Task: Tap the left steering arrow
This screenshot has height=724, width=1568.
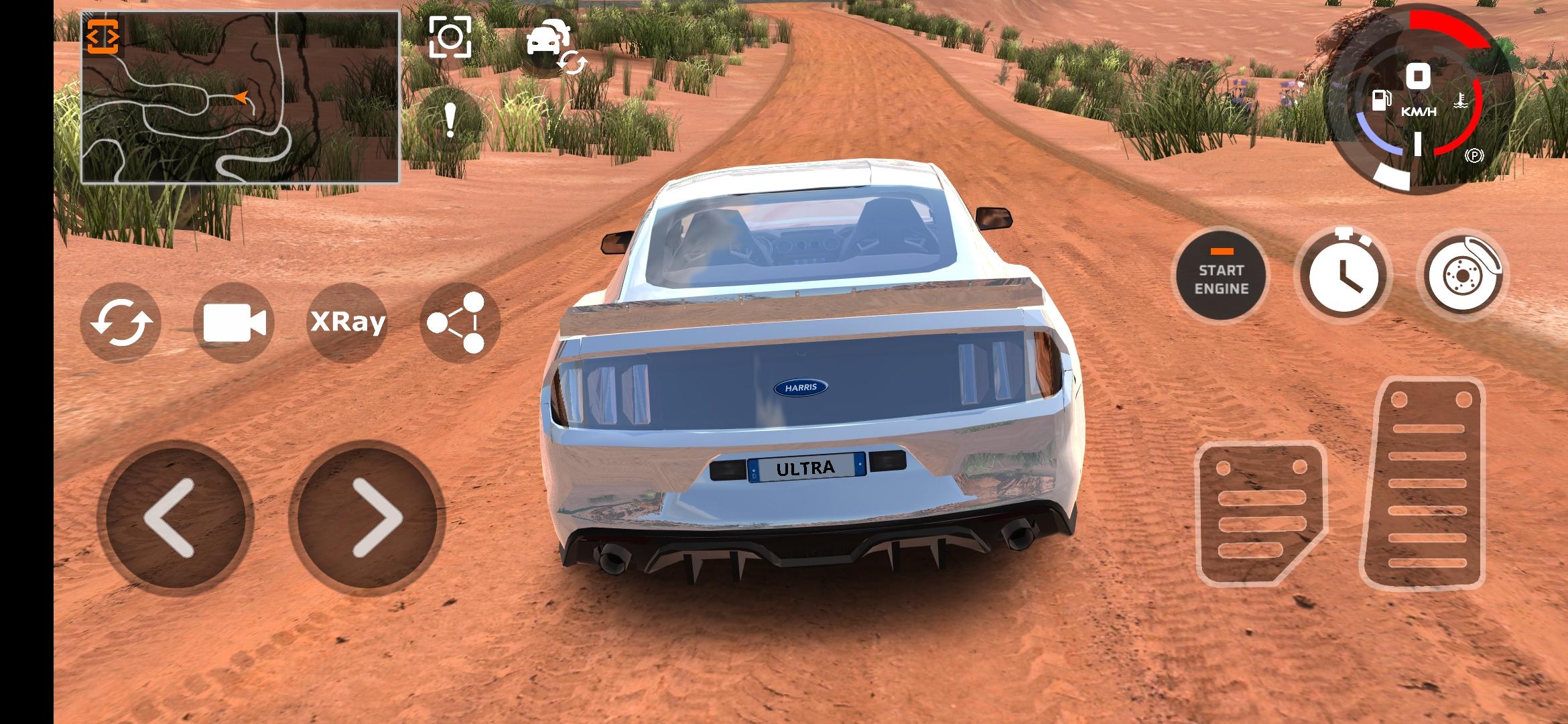Action: coord(172,513)
